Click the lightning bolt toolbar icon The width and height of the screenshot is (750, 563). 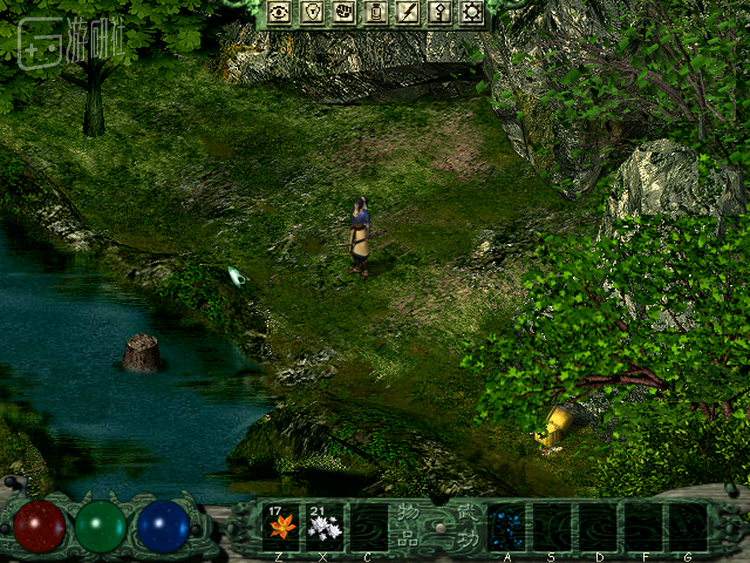[407, 12]
